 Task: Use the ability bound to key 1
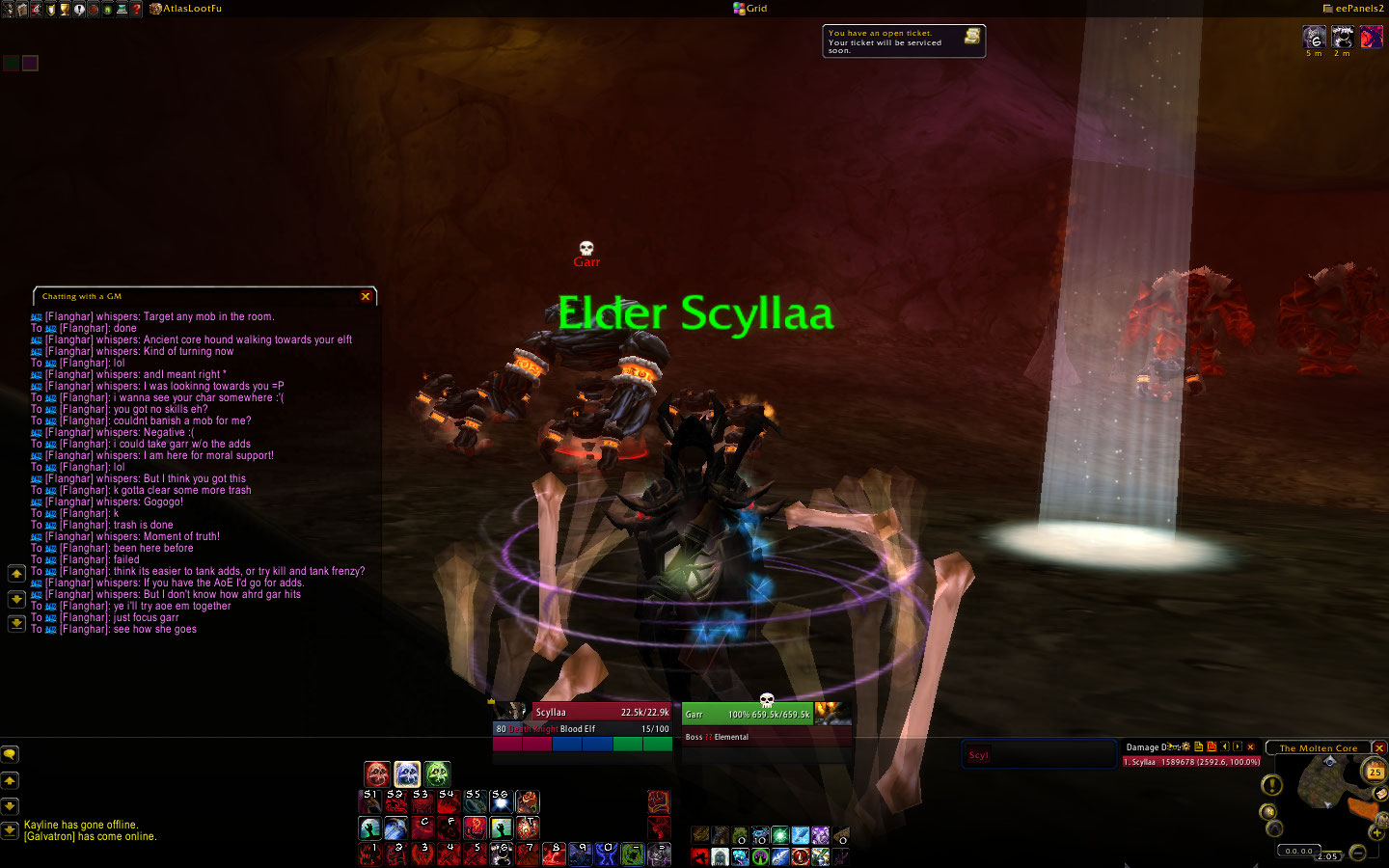click(370, 854)
